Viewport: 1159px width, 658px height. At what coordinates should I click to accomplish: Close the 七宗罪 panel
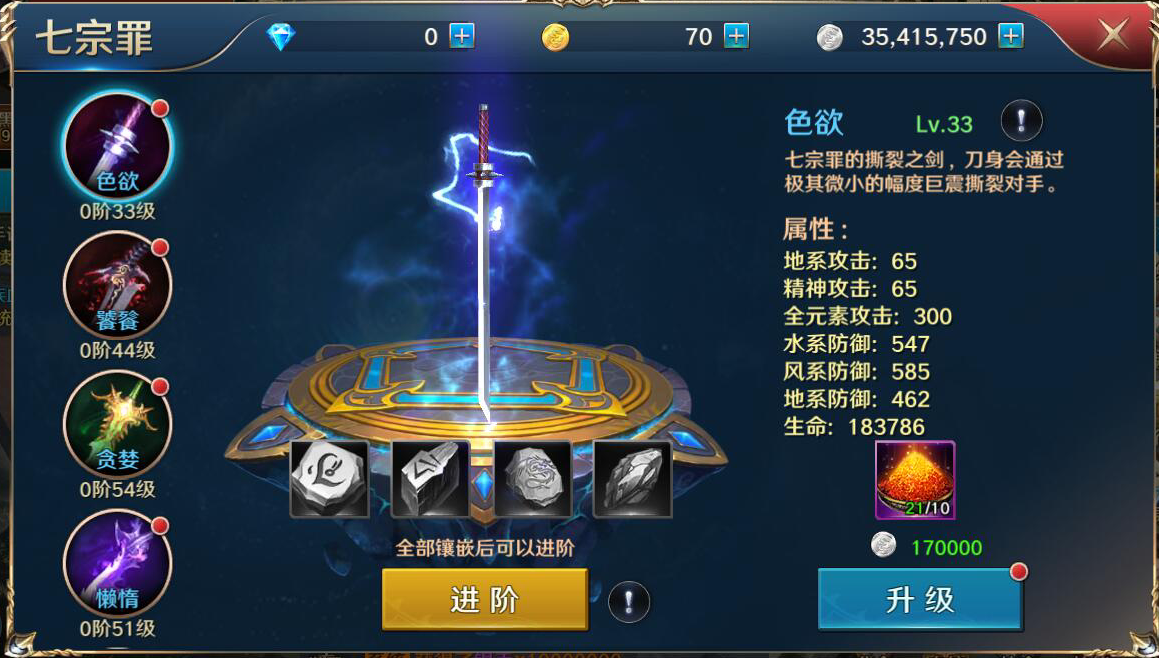coord(1113,36)
